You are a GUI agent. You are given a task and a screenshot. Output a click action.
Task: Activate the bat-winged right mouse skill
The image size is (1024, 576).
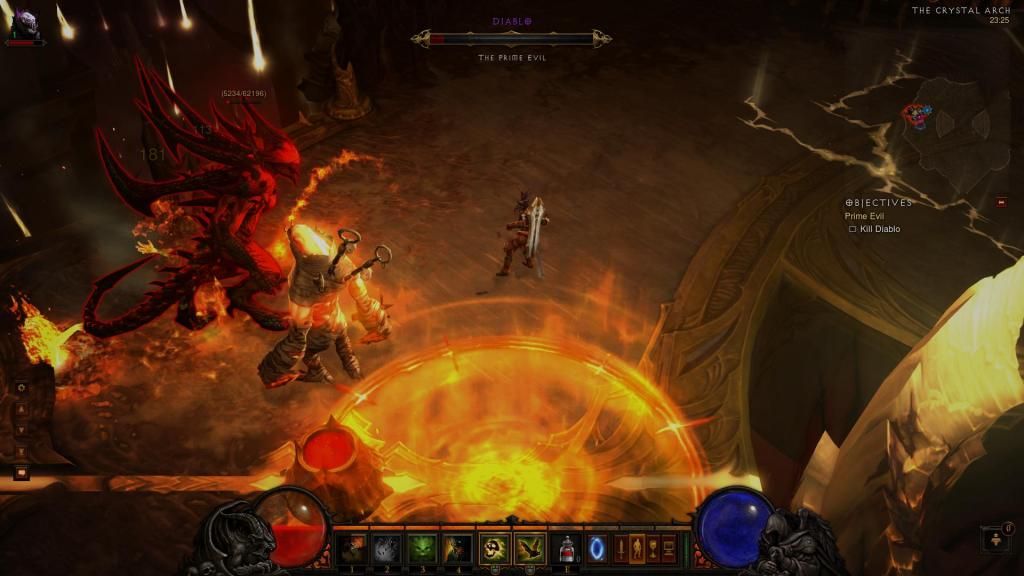(531, 548)
